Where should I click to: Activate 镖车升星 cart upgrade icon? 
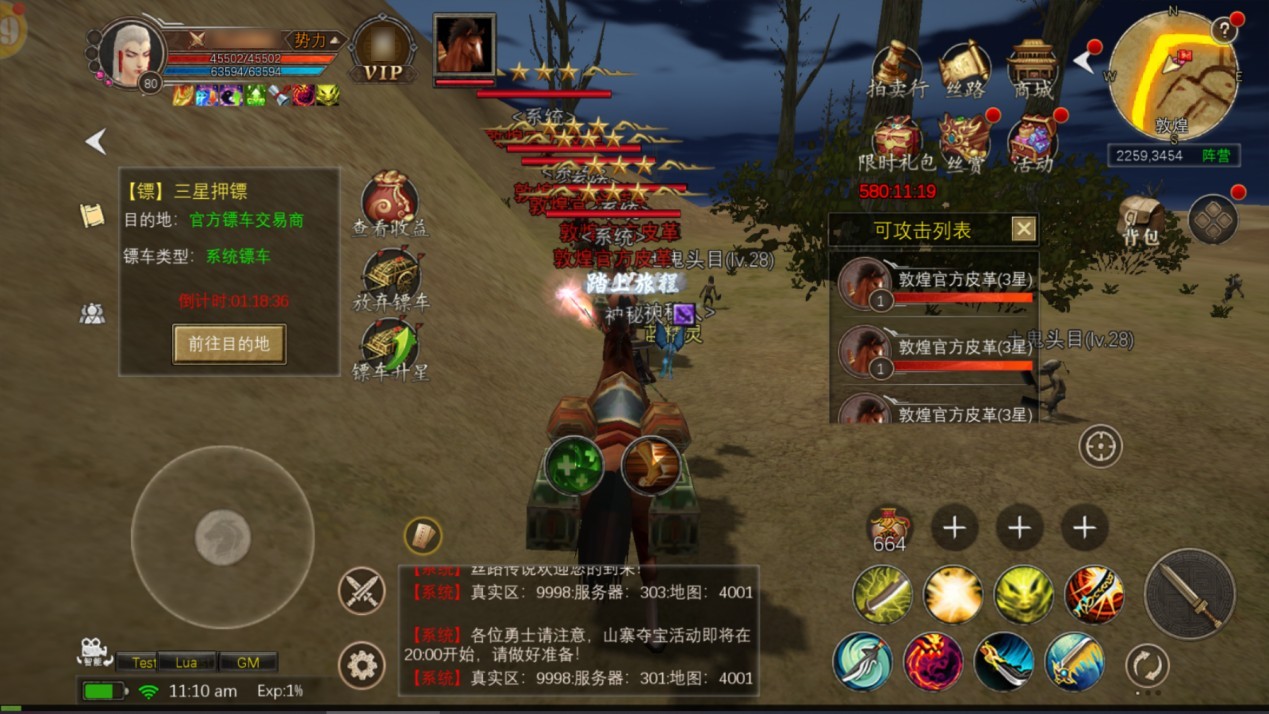(x=389, y=346)
